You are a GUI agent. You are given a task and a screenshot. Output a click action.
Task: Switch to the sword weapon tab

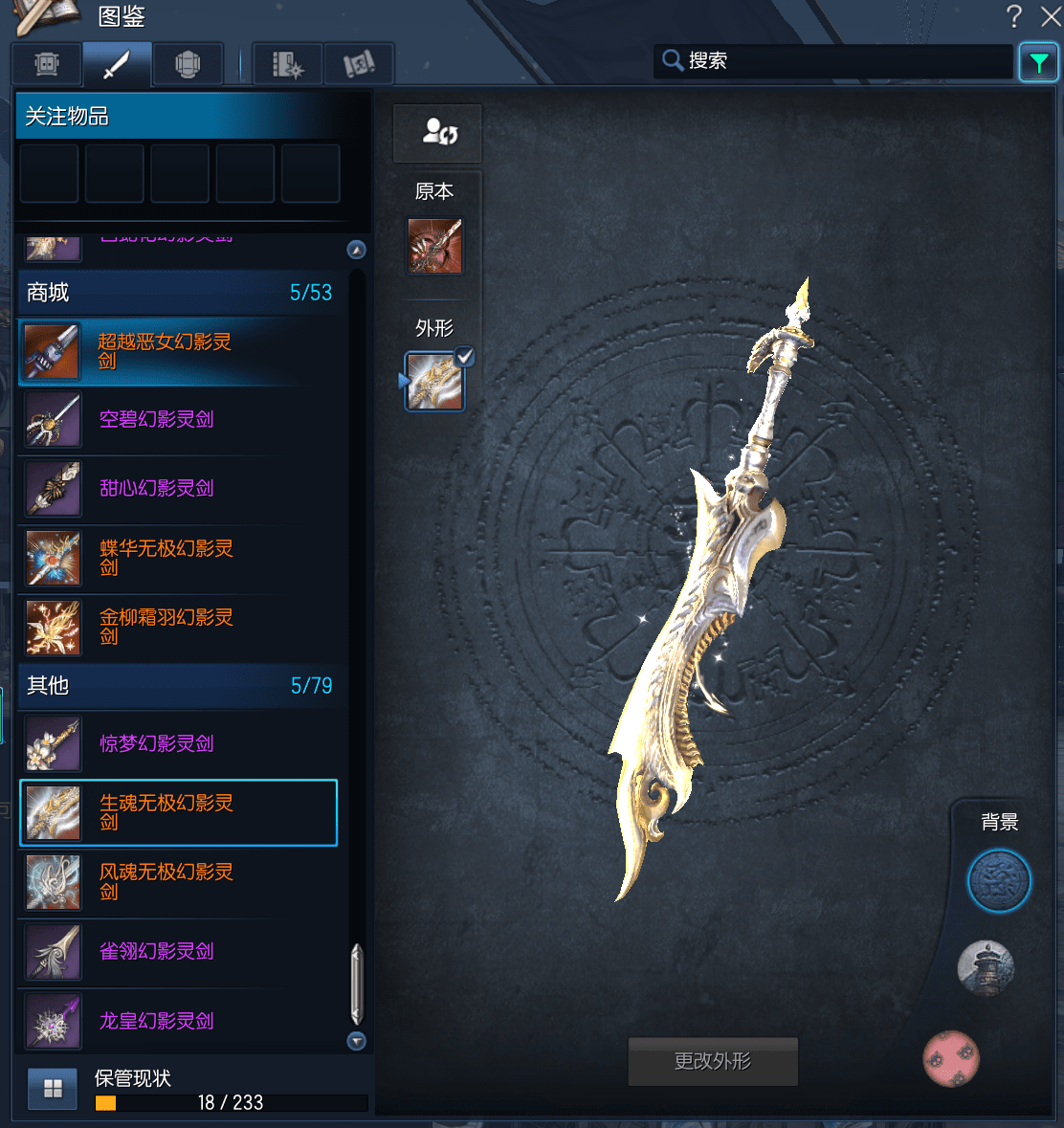click(x=117, y=65)
